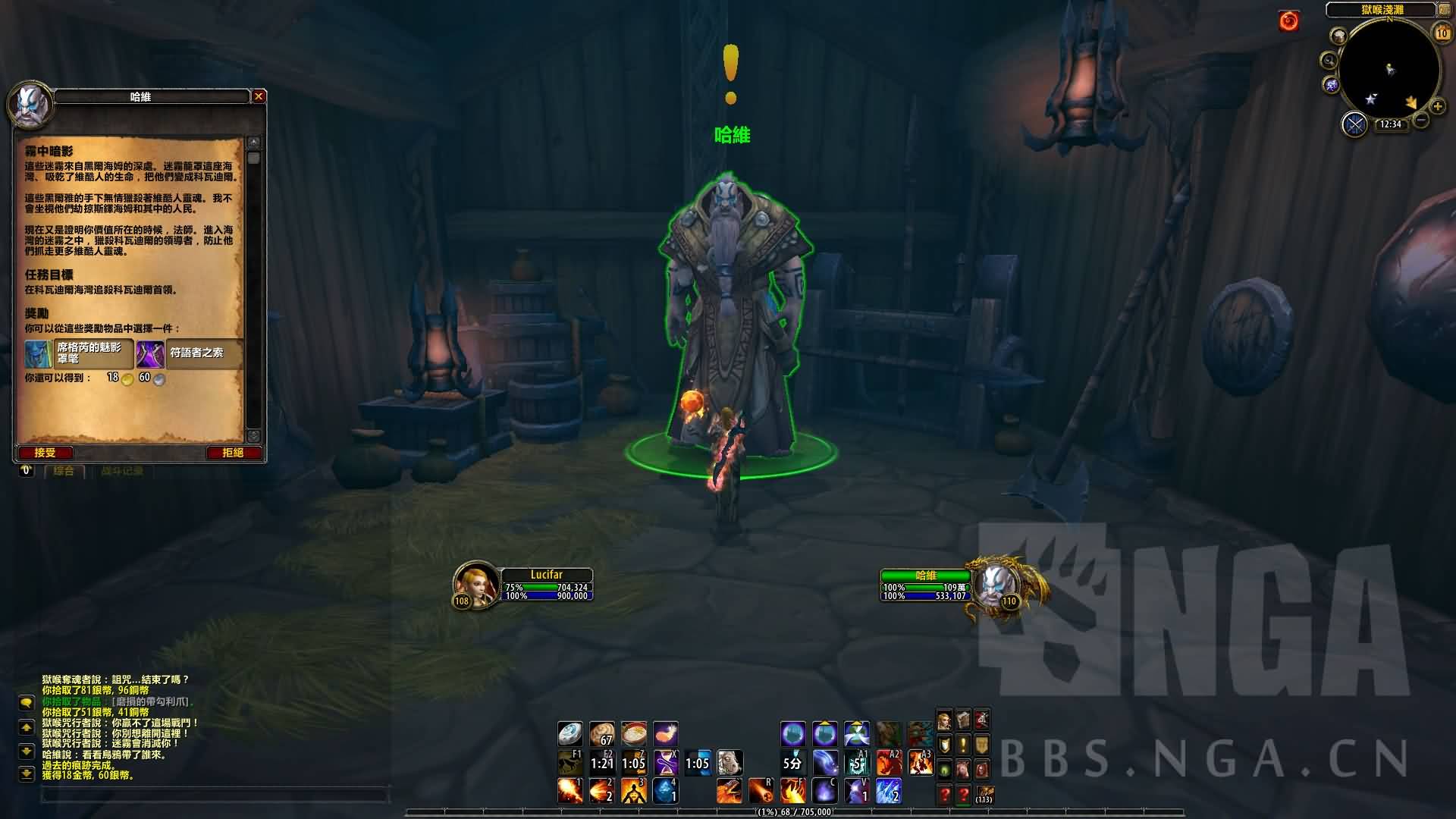Viewport: 1456px width, 819px height.
Task: Accept the quest with the 接受 button
Action: pyautogui.click(x=45, y=453)
